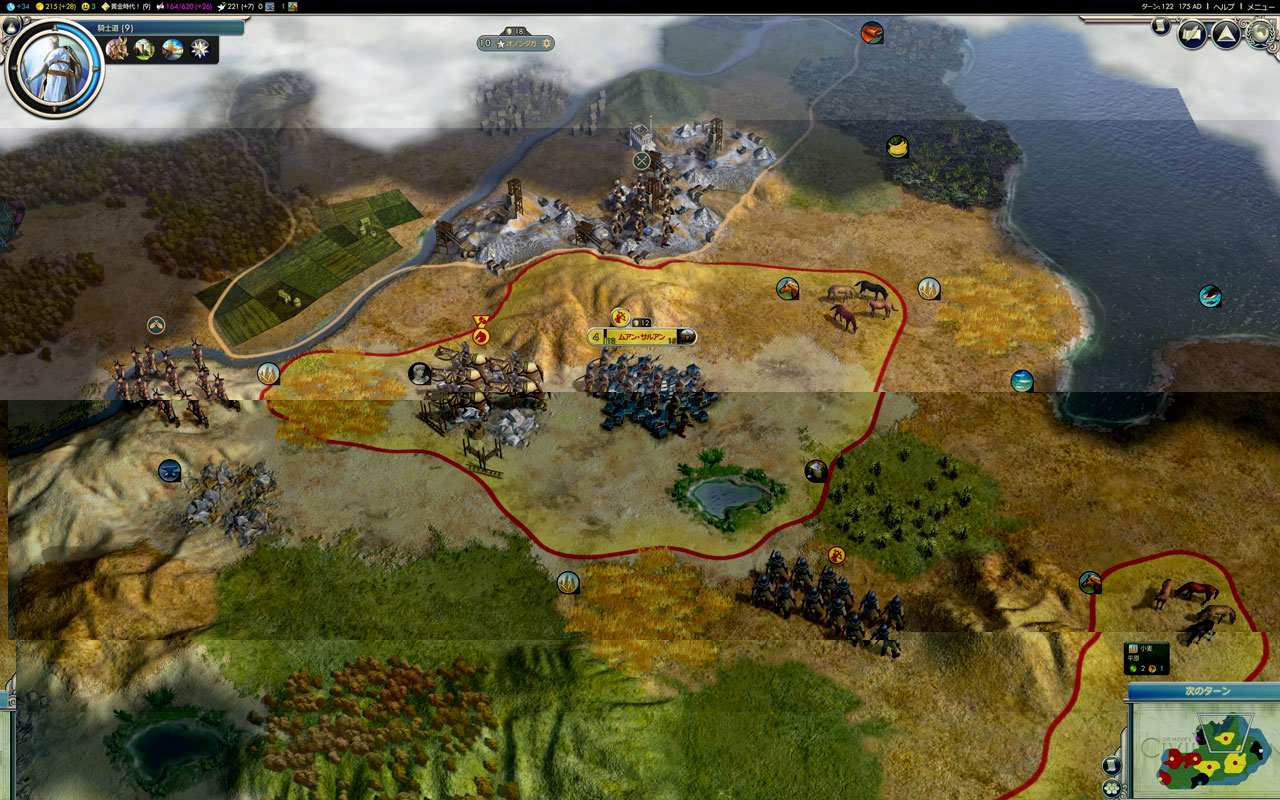The height and width of the screenshot is (800, 1280).
Task: Open the advisors button with flag icon
Action: pyautogui.click(x=1192, y=35)
